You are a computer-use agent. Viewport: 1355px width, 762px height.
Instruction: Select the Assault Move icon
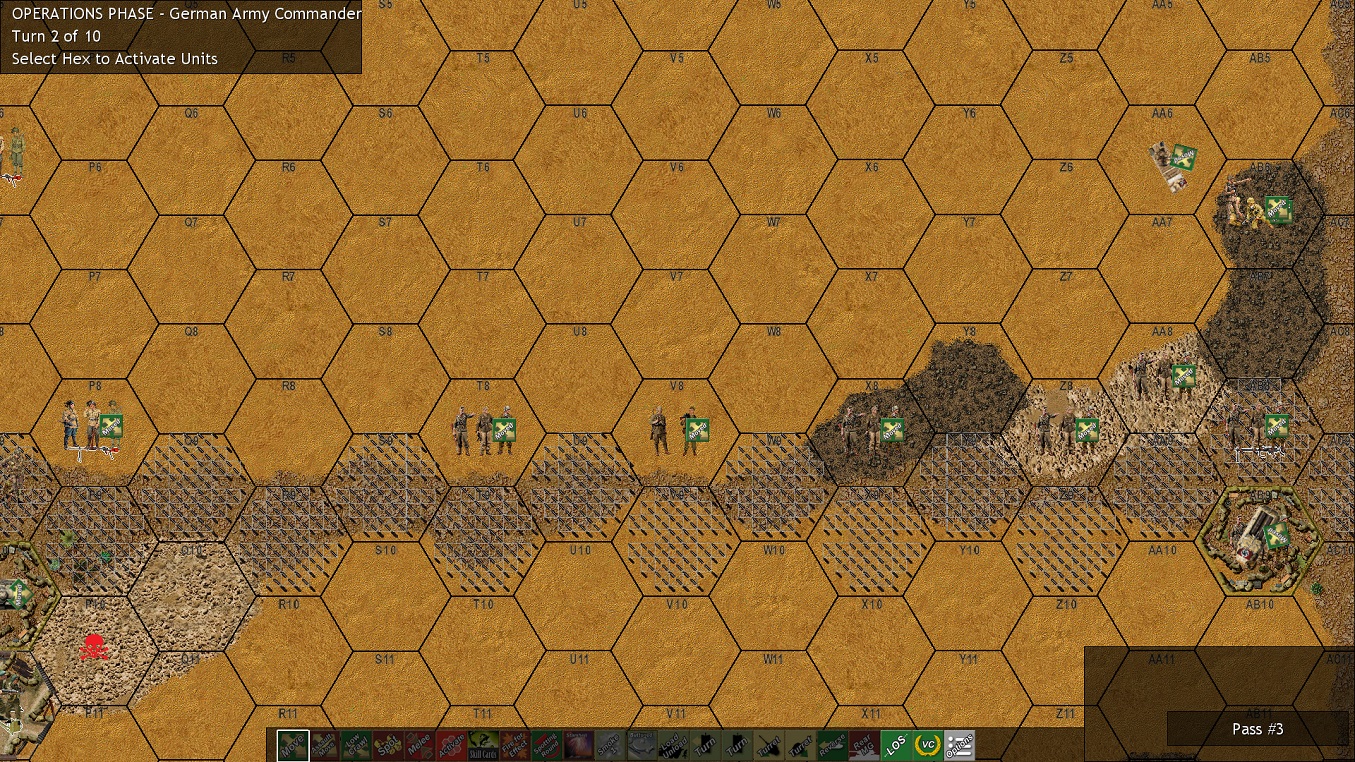click(x=325, y=745)
